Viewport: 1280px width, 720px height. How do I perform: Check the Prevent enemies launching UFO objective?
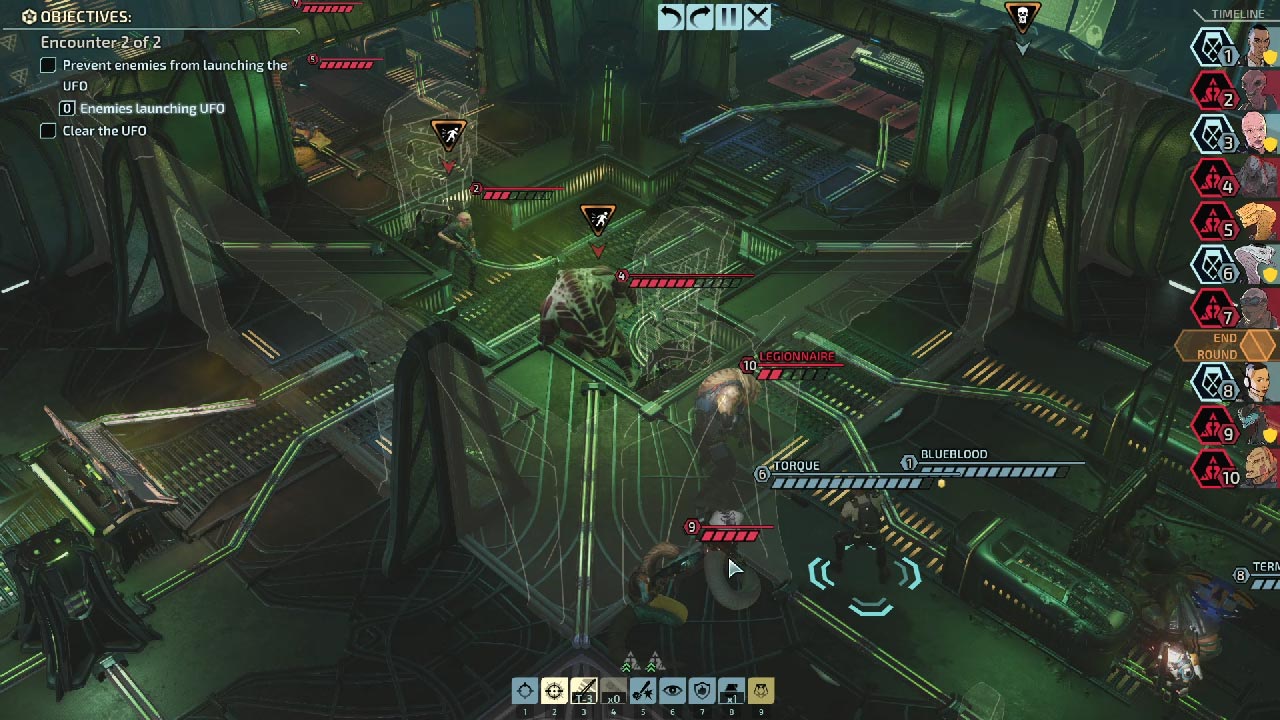point(47,64)
